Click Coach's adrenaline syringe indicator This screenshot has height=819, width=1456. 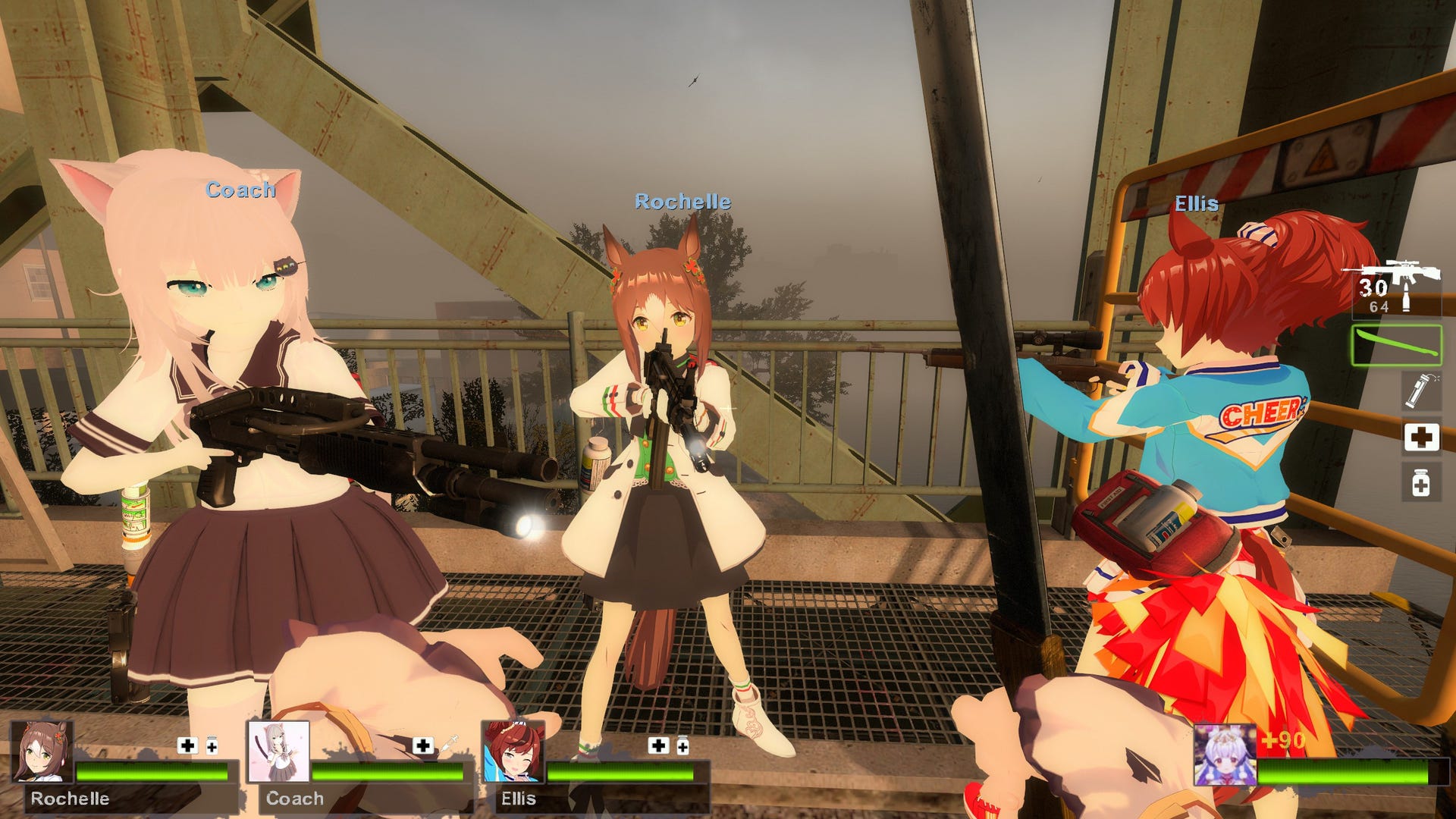click(449, 743)
